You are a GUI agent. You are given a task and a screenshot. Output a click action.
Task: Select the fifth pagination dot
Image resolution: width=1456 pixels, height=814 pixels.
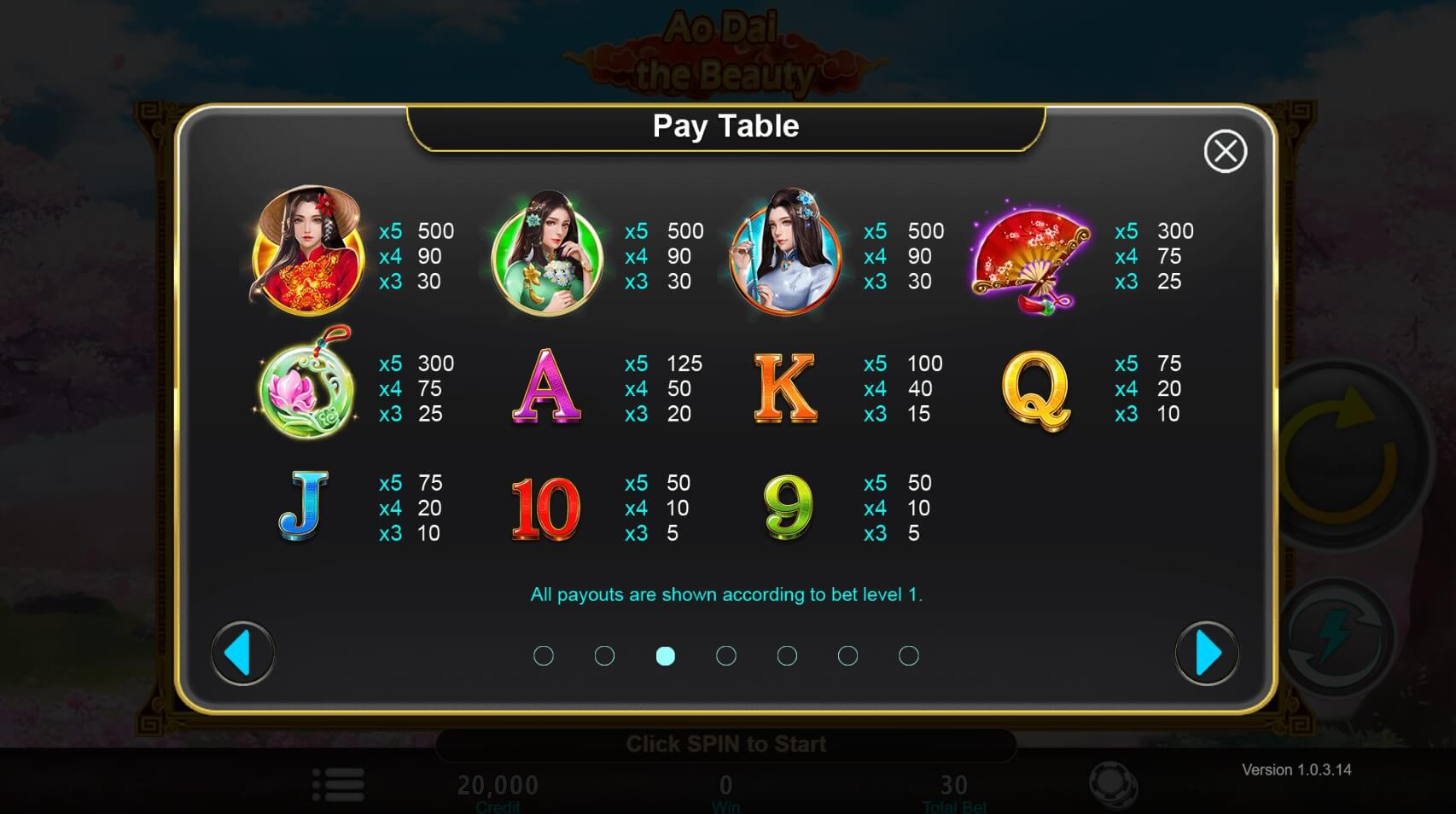click(787, 655)
